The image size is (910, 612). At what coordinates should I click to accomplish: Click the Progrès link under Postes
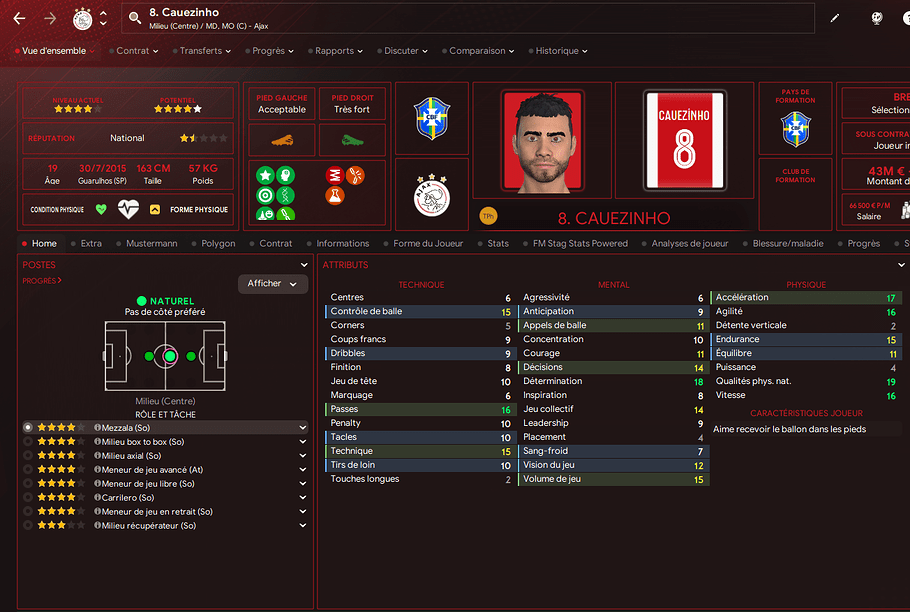42,281
